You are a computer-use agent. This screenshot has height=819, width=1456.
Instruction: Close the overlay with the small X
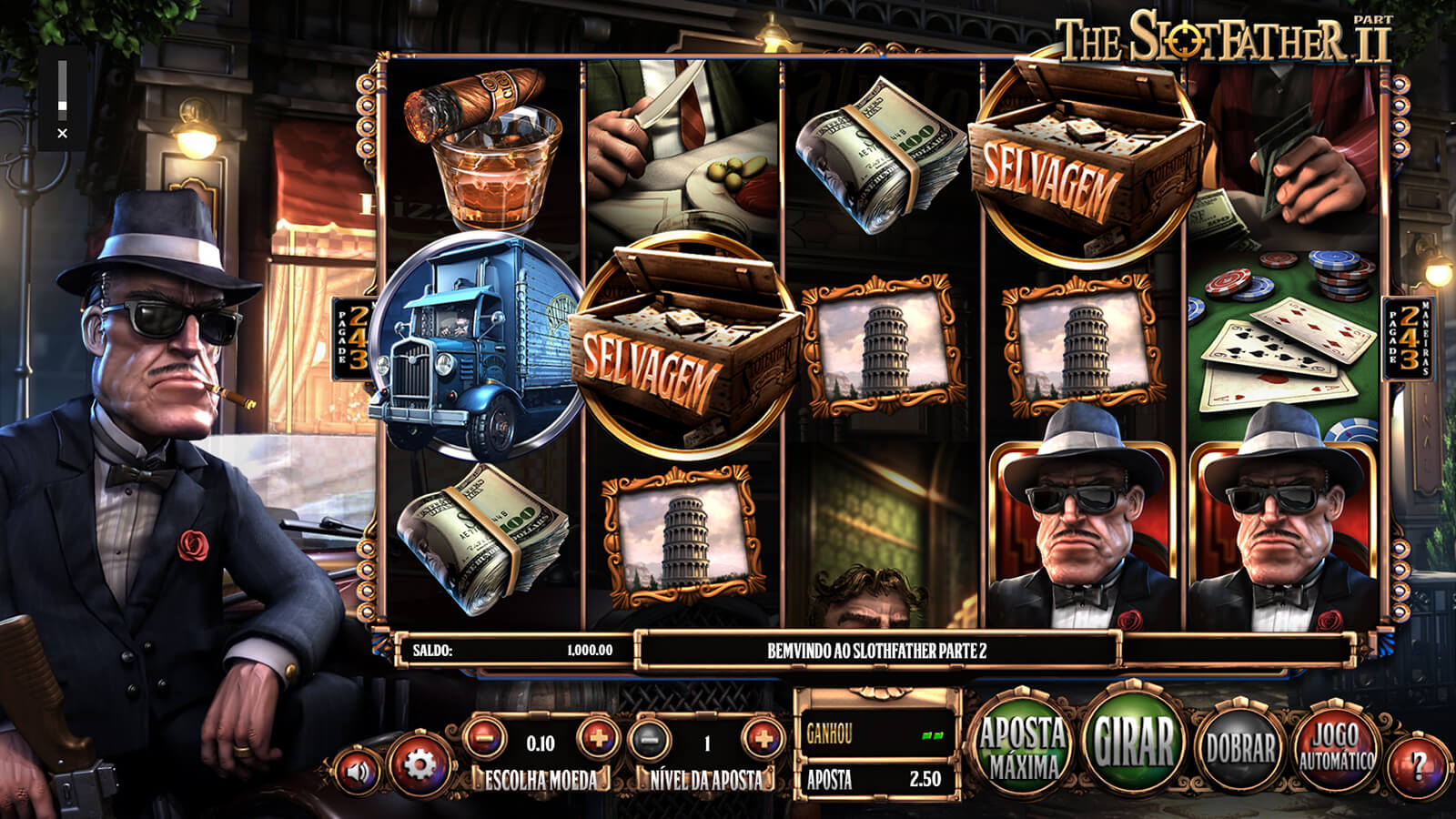62,133
